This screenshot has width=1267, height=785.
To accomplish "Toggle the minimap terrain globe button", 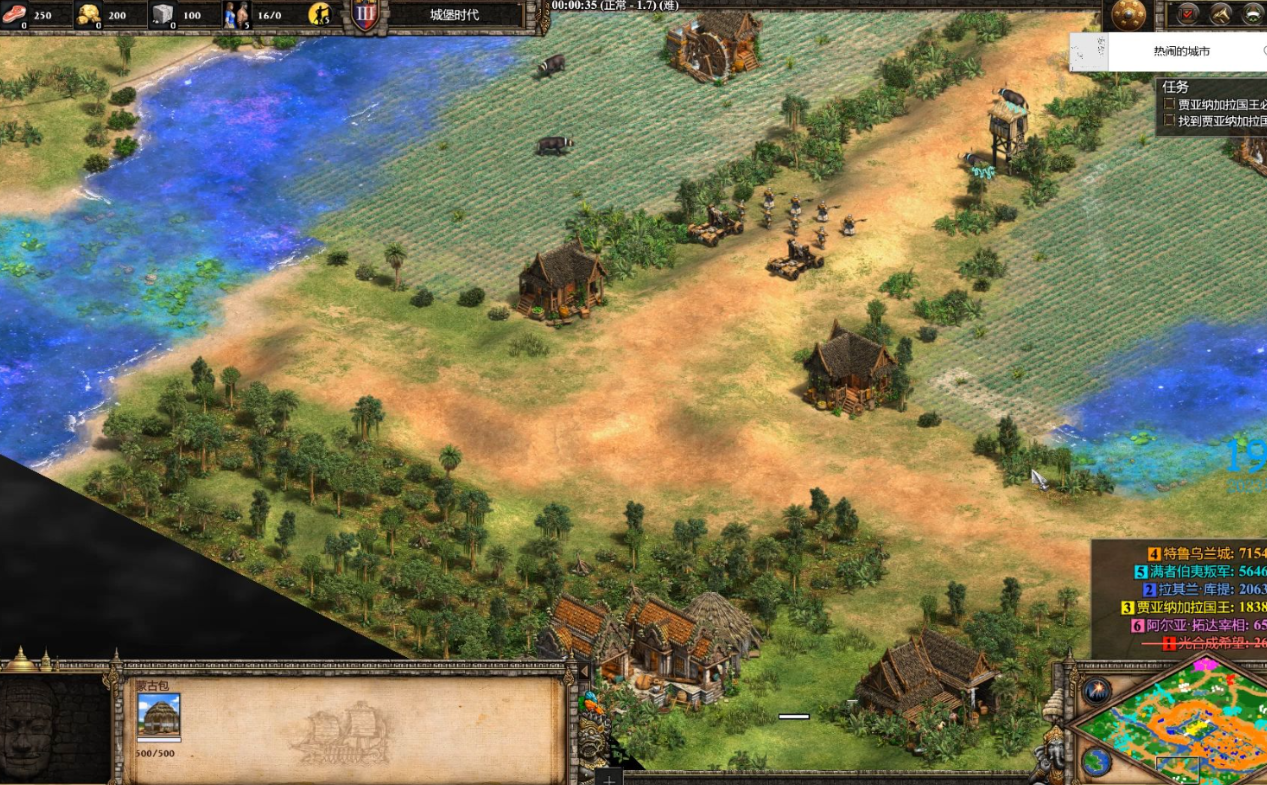I will [x=1096, y=762].
